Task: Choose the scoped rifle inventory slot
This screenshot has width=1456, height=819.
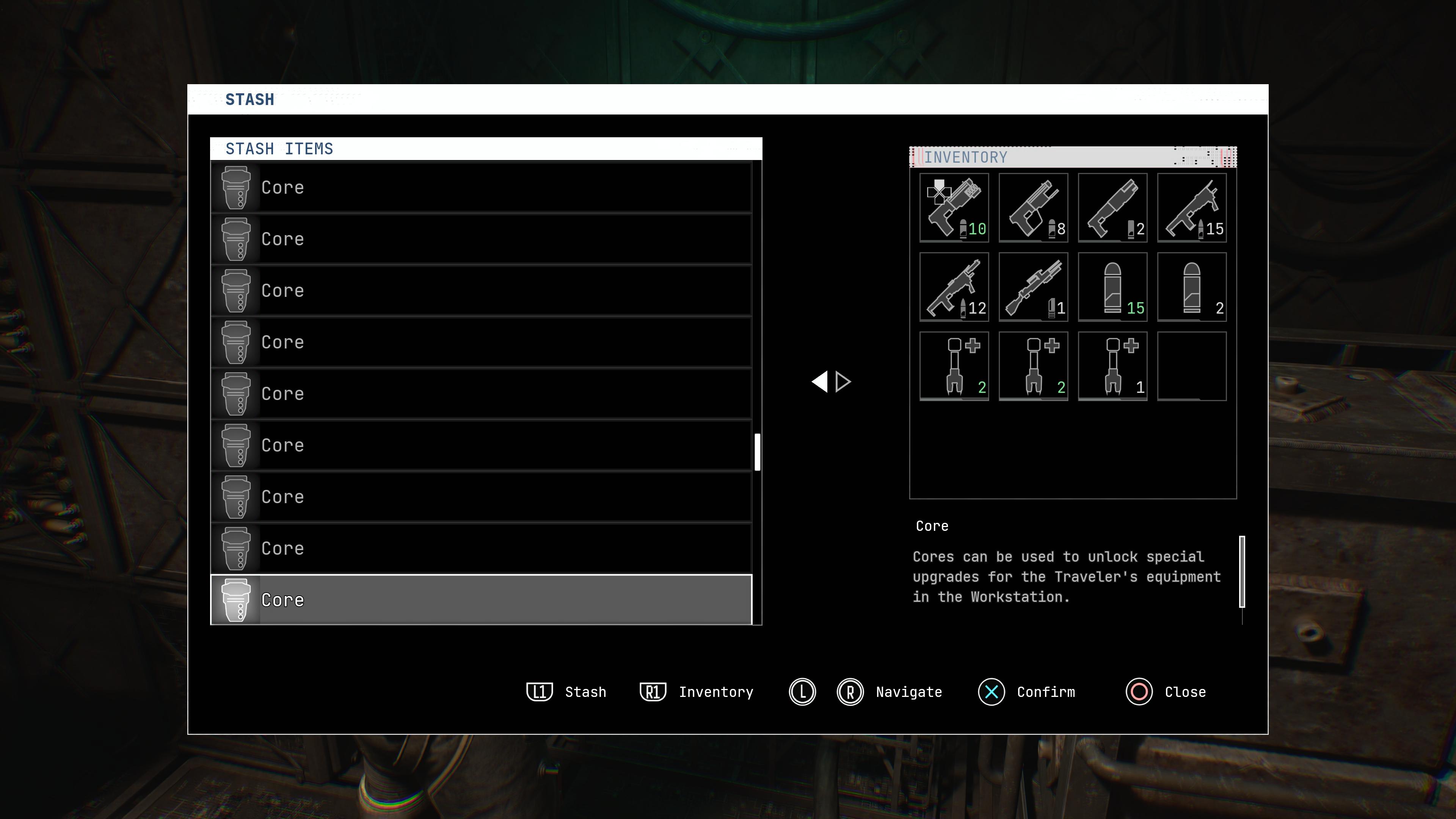Action: (x=1033, y=287)
